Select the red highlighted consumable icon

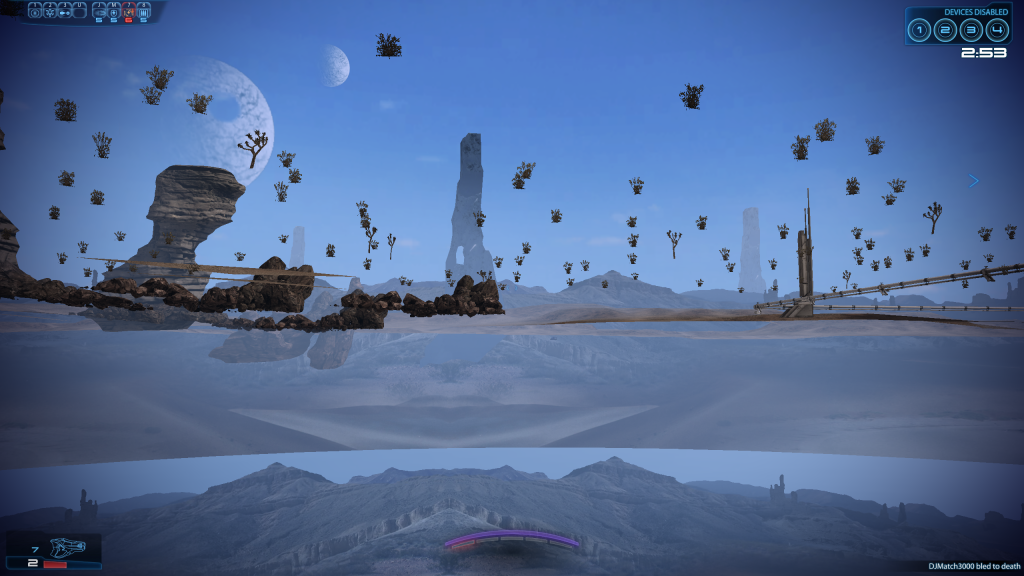[129, 12]
